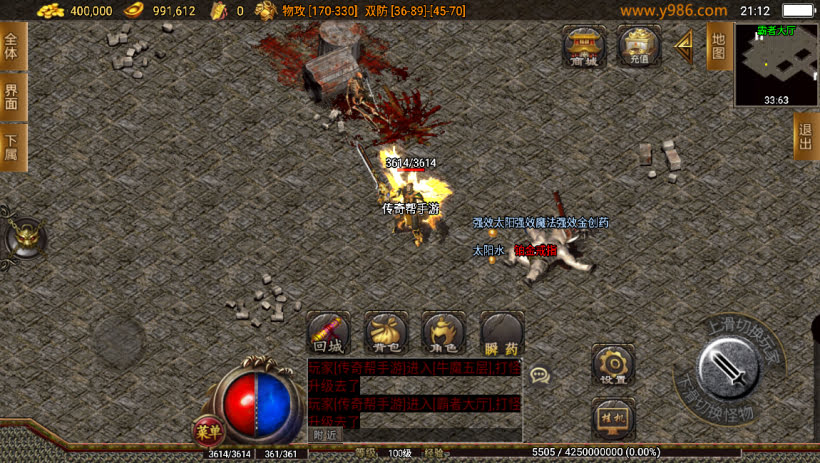
Task: Switch to the 附近 nearby chat channel
Action: (325, 434)
